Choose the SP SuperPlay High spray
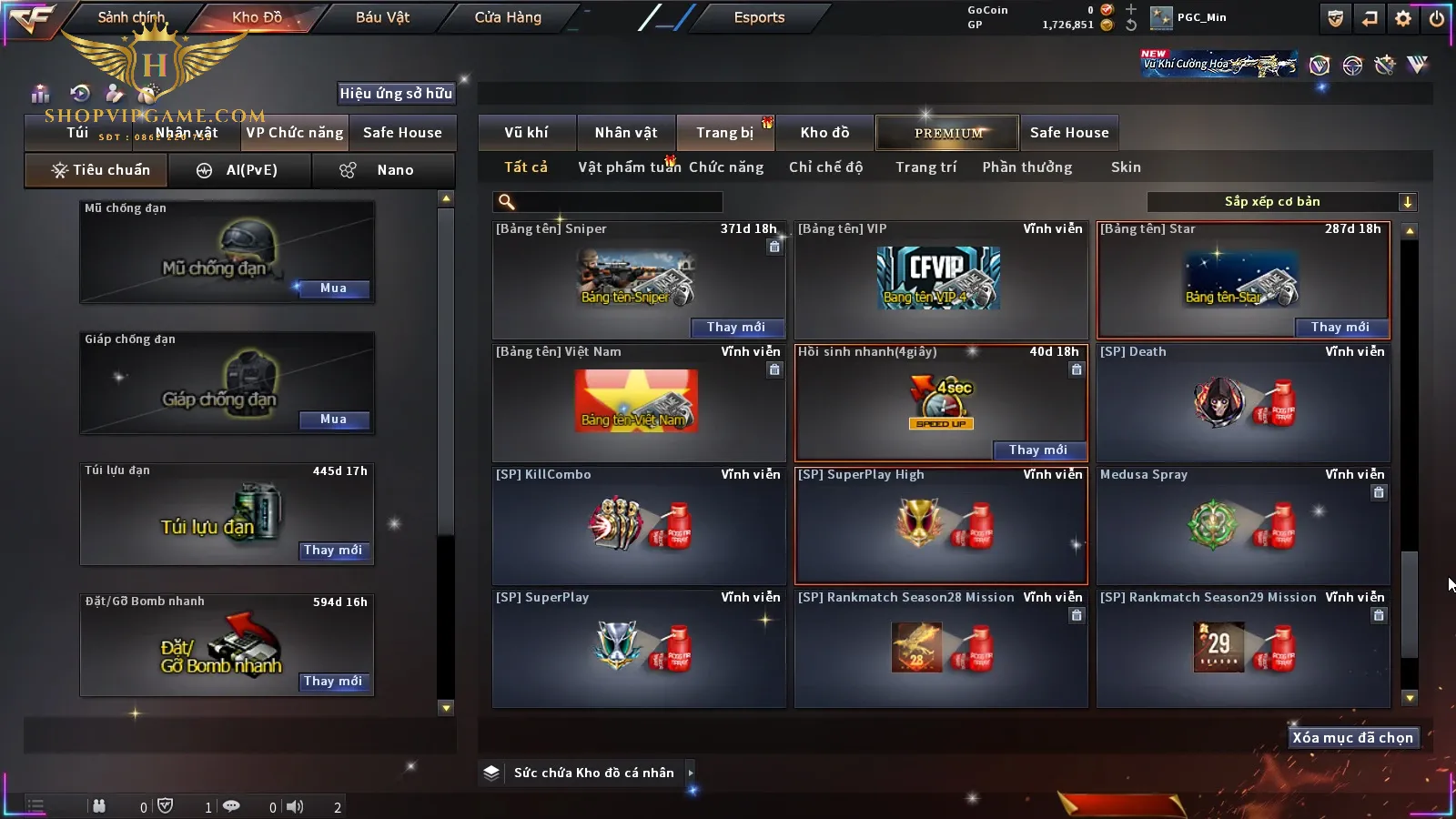1456x819 pixels. (940, 526)
